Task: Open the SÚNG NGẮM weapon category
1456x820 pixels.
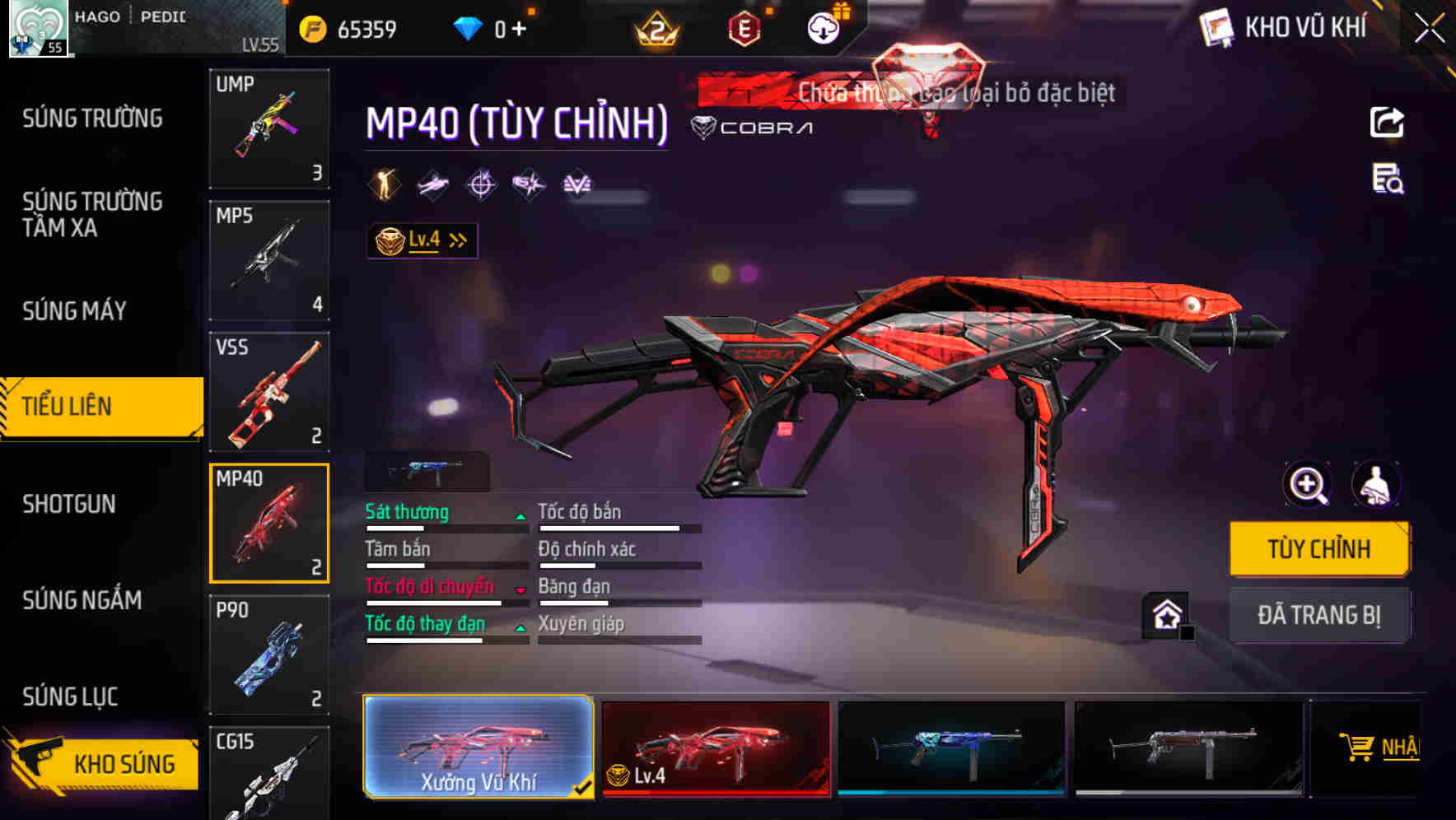Action: [82, 600]
